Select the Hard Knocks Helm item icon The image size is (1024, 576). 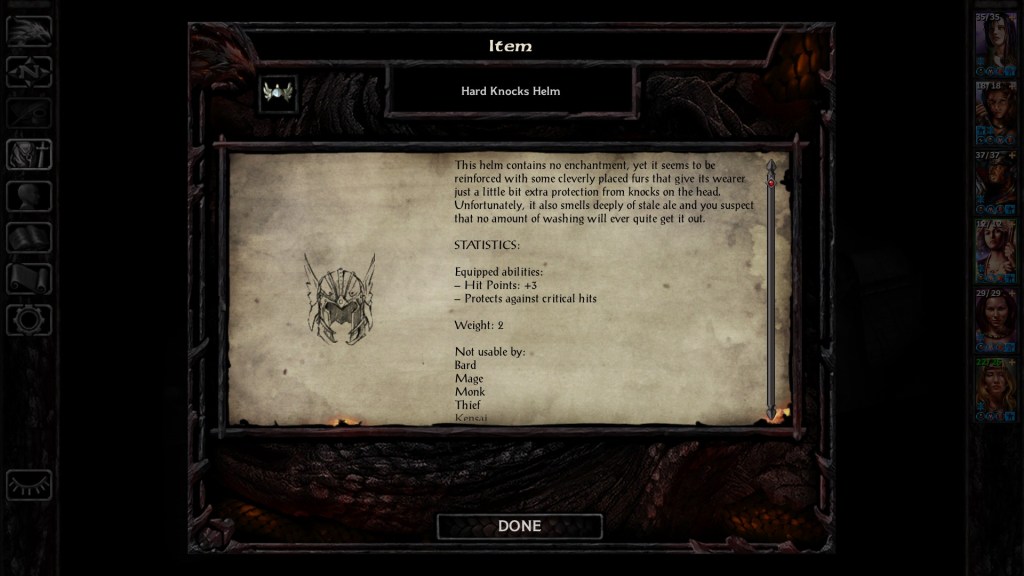click(x=277, y=93)
